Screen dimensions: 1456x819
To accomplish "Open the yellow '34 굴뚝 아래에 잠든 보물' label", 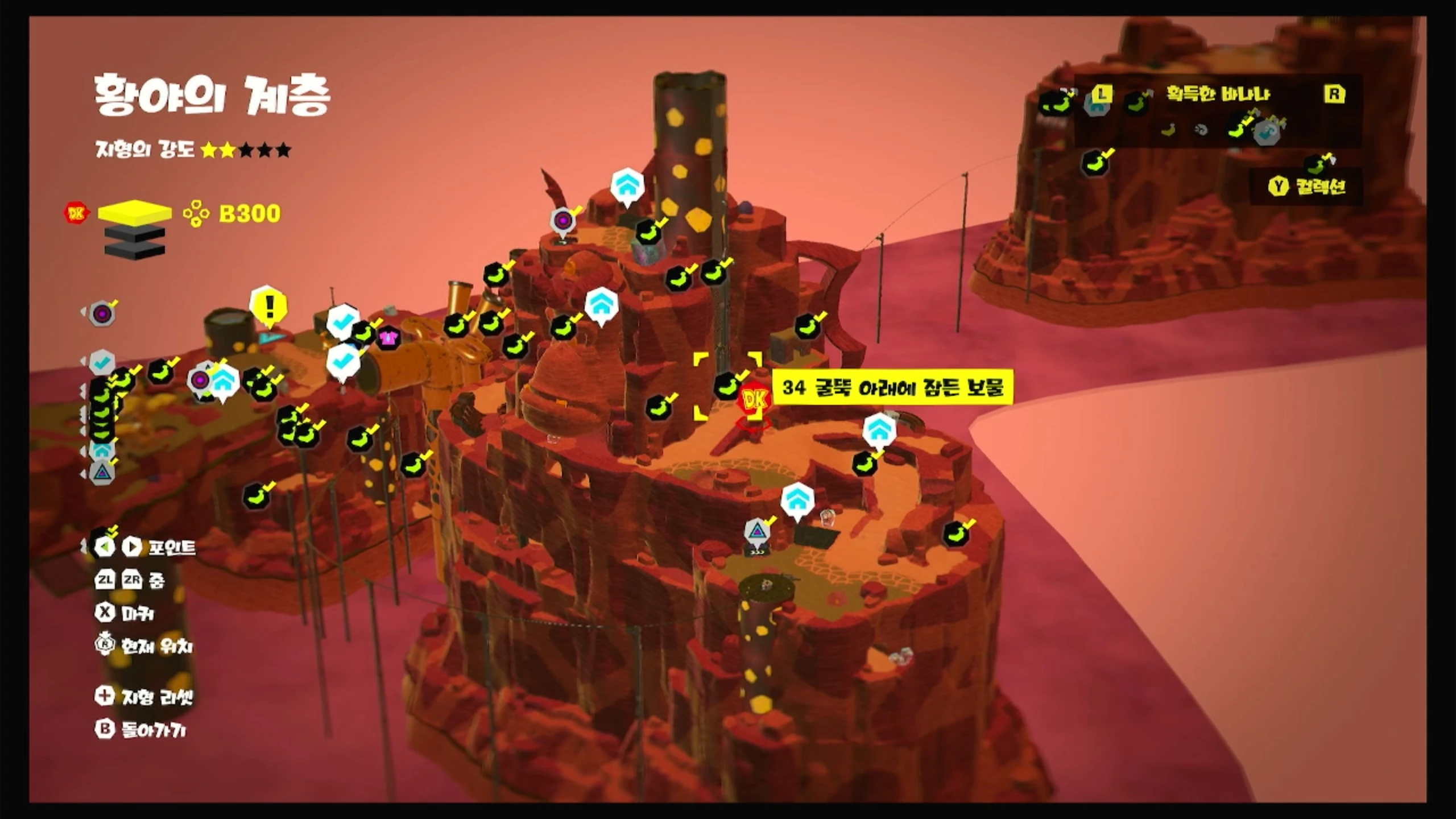I will click(892, 388).
